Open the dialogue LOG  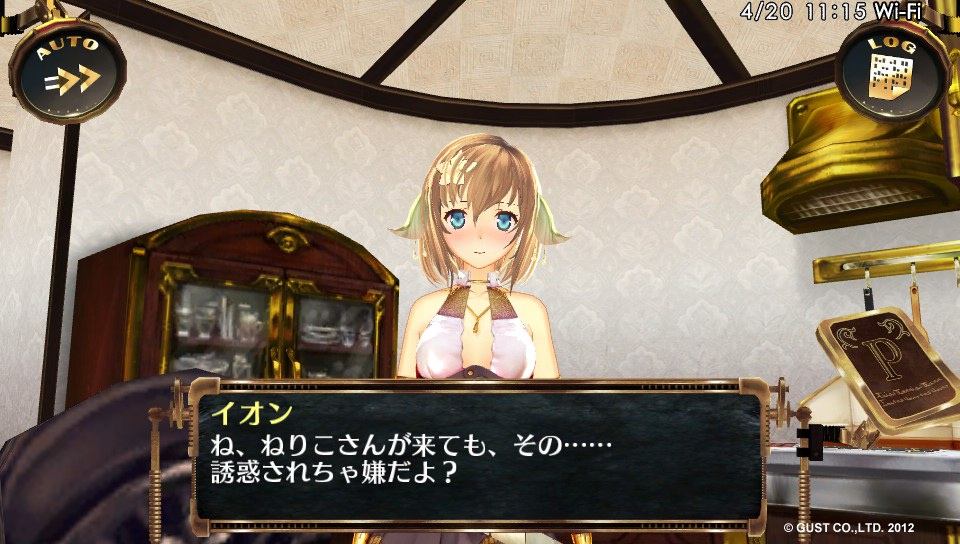pos(892,71)
